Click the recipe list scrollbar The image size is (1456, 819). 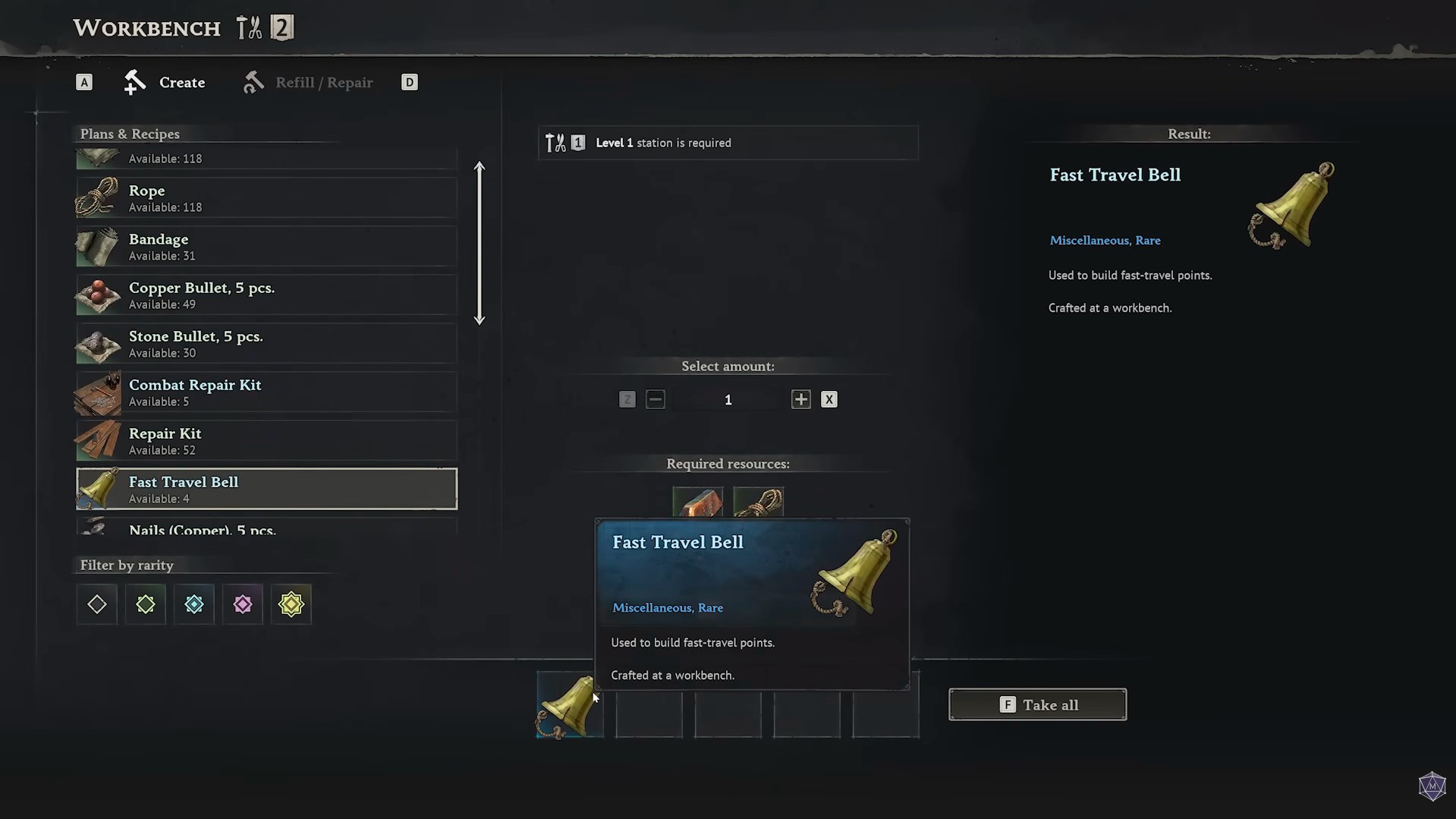pyautogui.click(x=480, y=243)
